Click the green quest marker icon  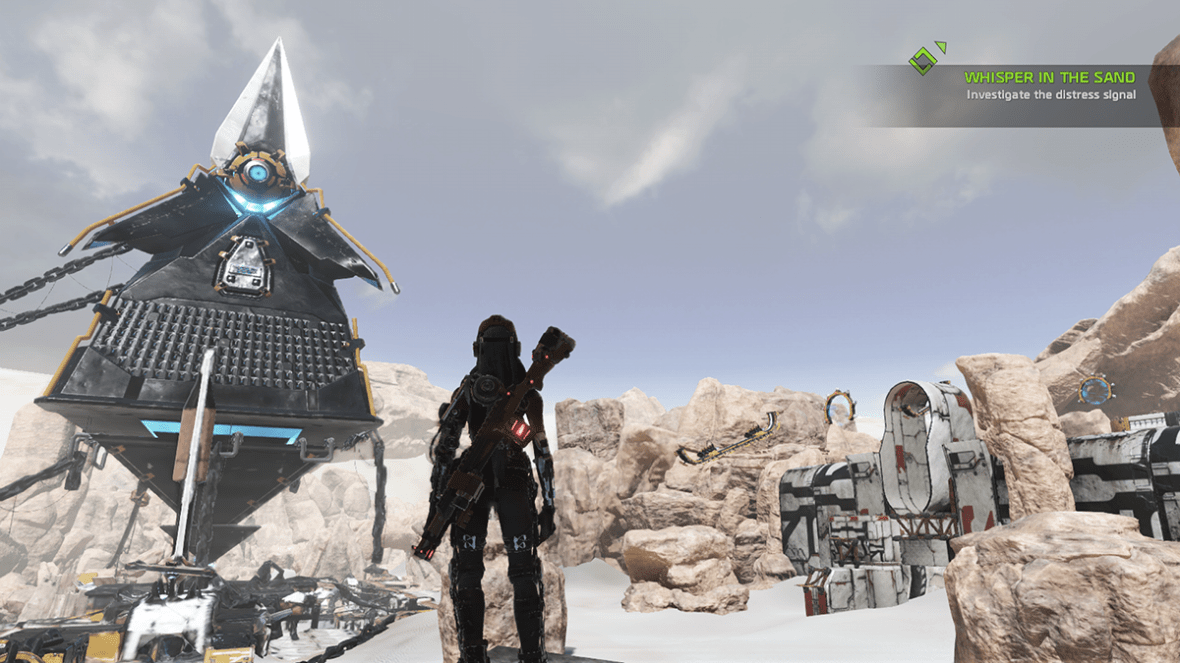[925, 59]
